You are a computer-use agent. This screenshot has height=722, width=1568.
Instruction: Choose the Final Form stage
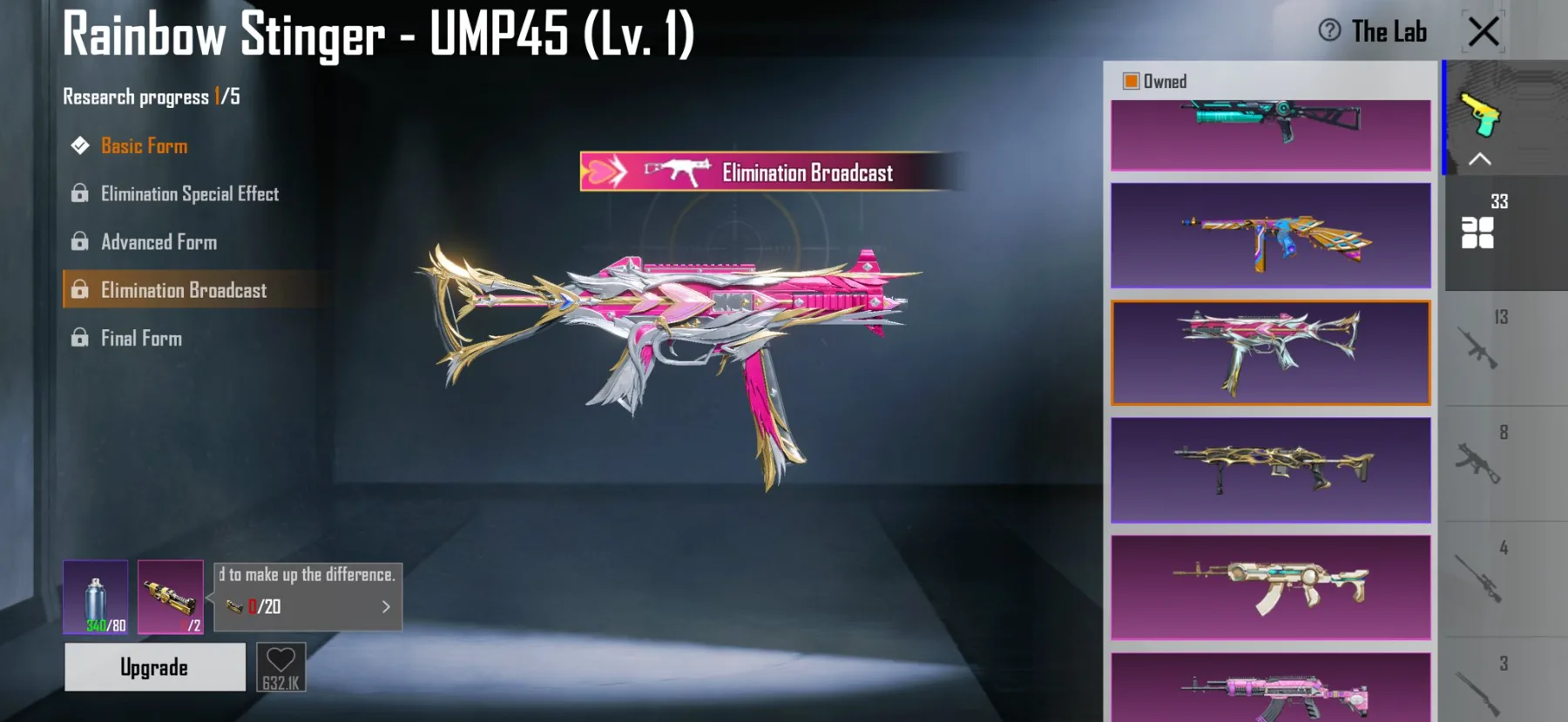[x=141, y=338]
